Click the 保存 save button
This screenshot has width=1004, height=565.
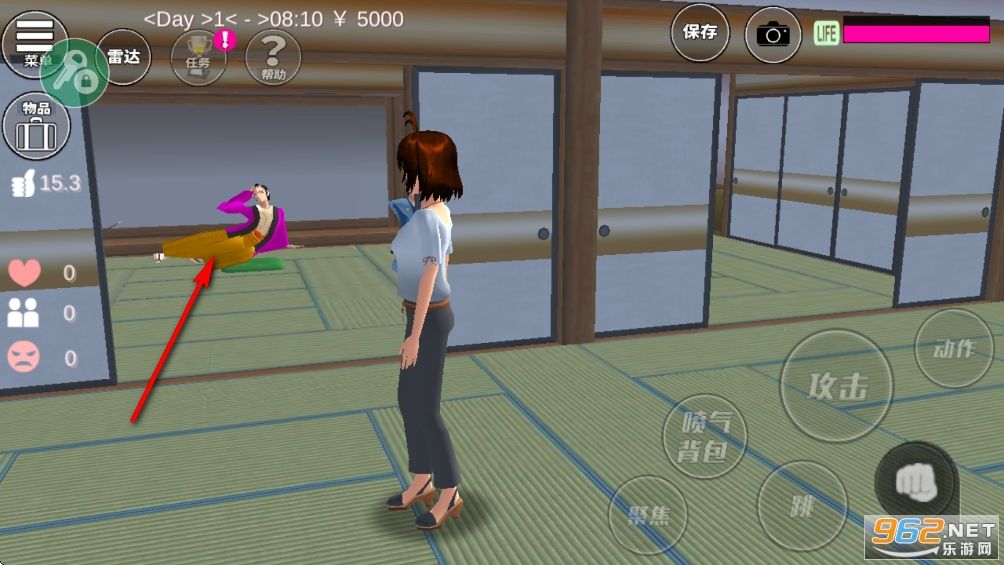pyautogui.click(x=700, y=33)
